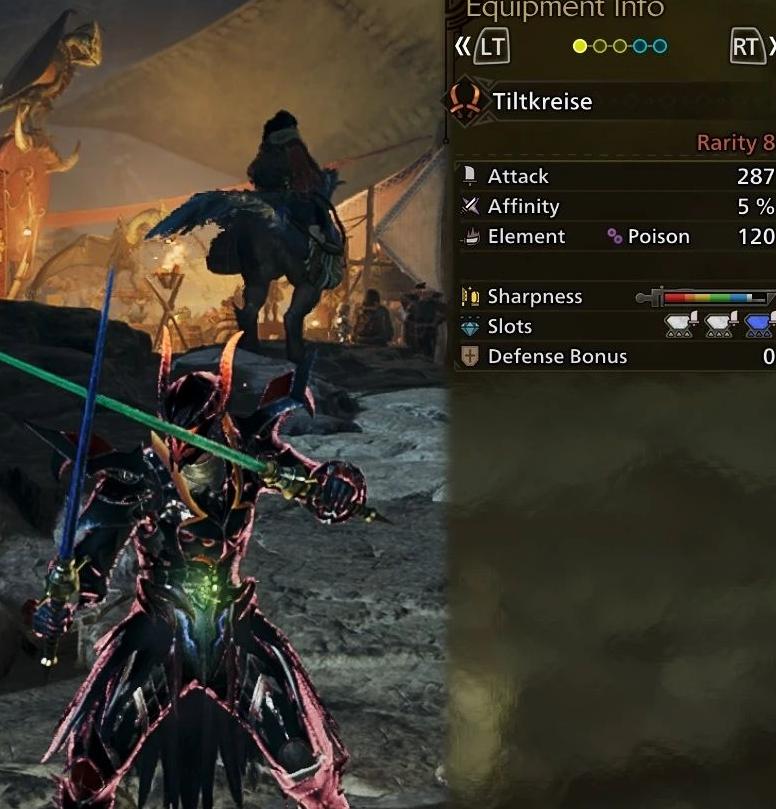The image size is (776, 809).
Task: Select the Tiltkreise weapon name row
Action: pyautogui.click(x=610, y=101)
